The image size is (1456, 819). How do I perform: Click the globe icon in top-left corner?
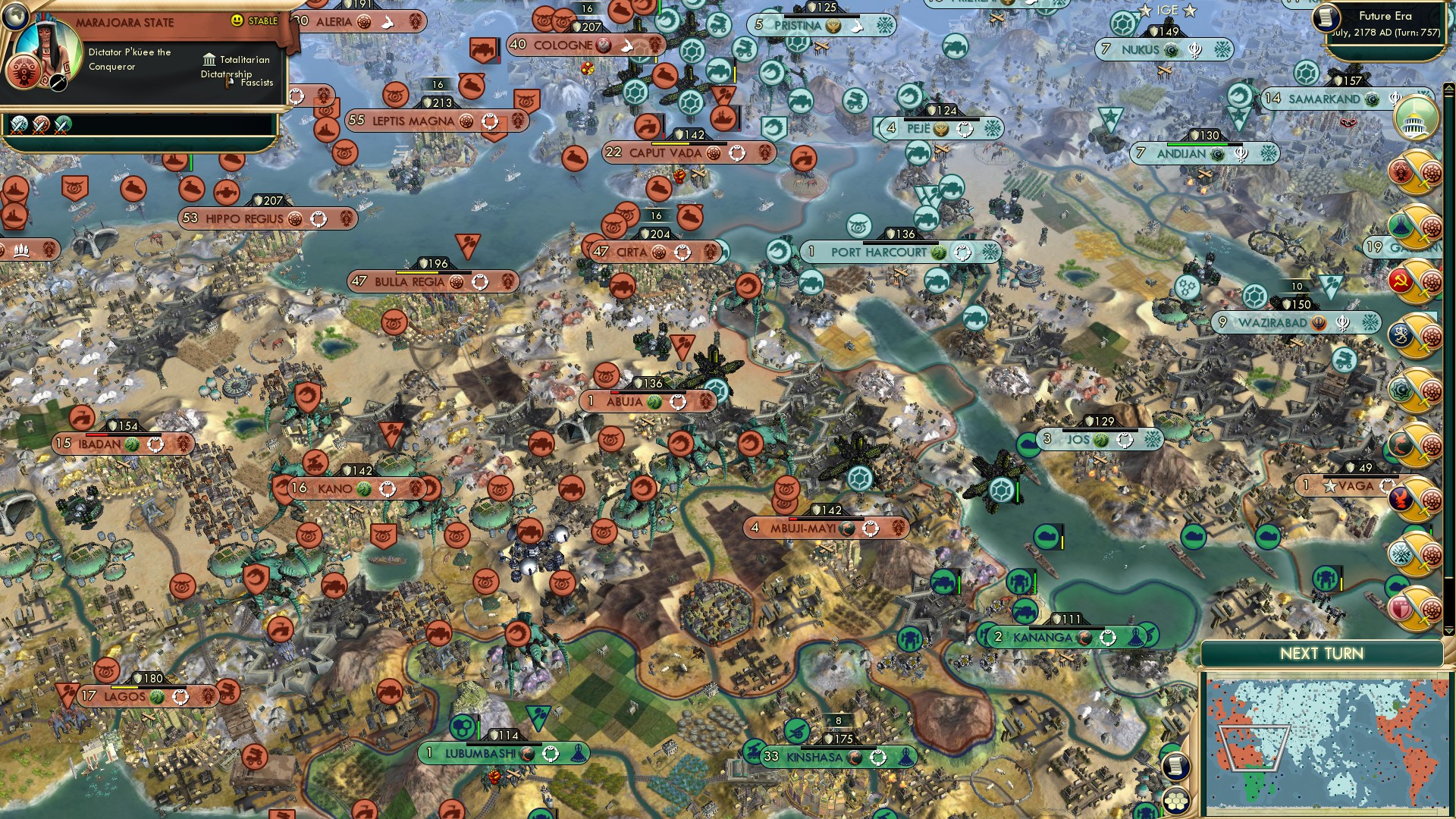coord(17,17)
